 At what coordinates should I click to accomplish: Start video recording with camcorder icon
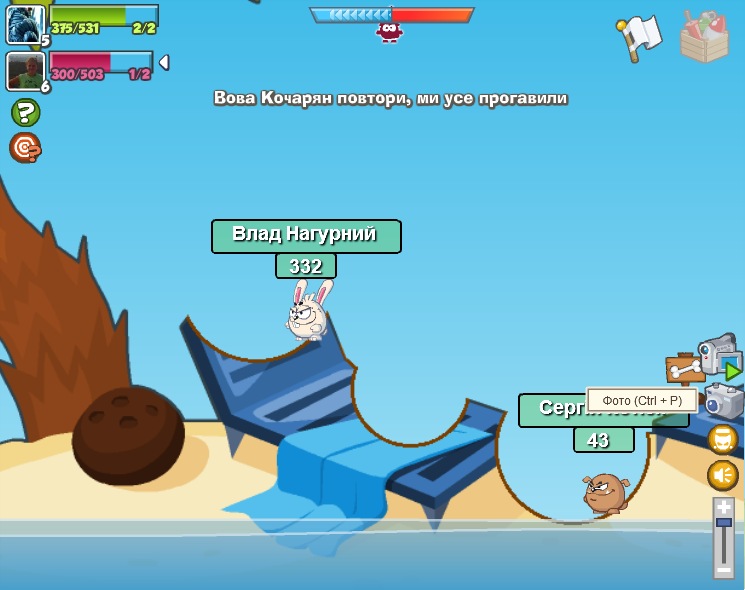pyautogui.click(x=717, y=354)
